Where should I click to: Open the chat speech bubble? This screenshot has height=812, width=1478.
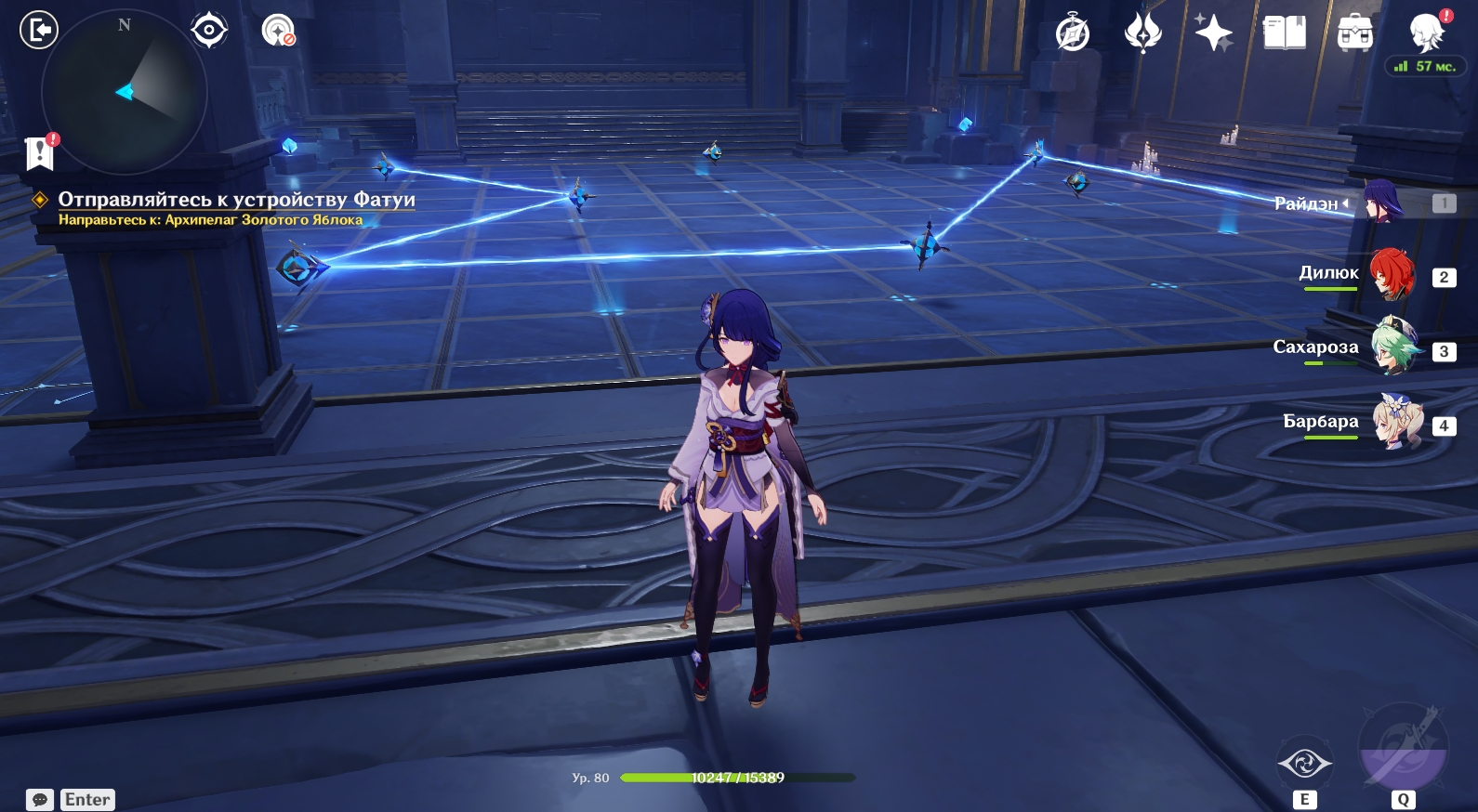coord(40,800)
